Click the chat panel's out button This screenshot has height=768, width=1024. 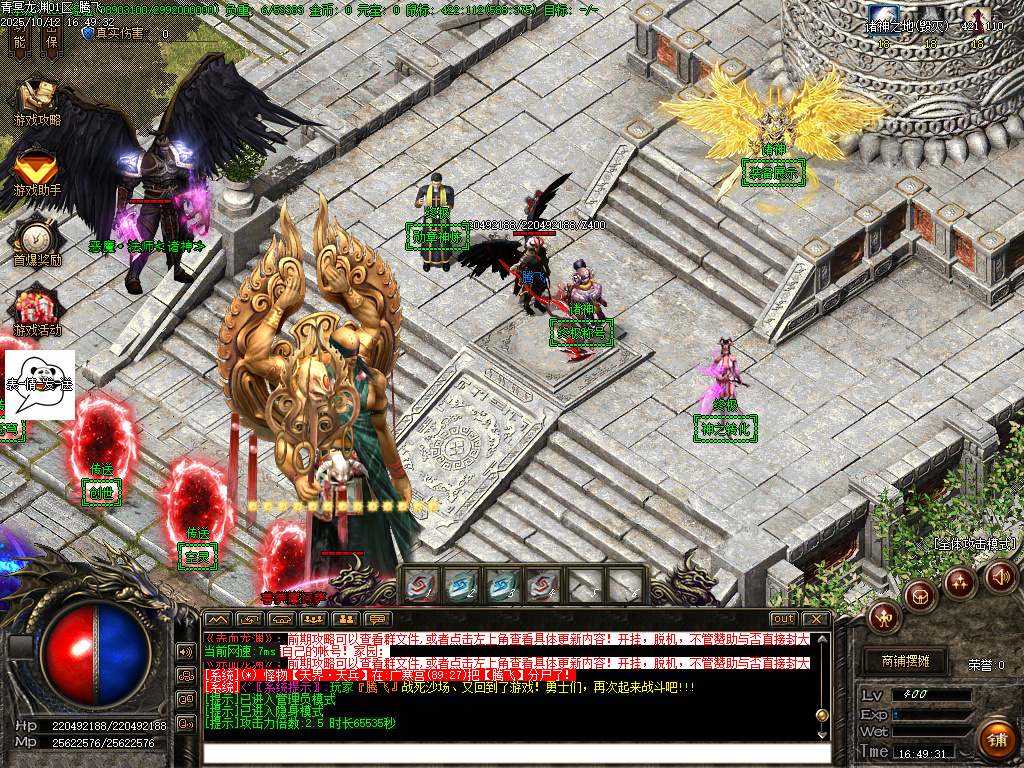tap(783, 619)
